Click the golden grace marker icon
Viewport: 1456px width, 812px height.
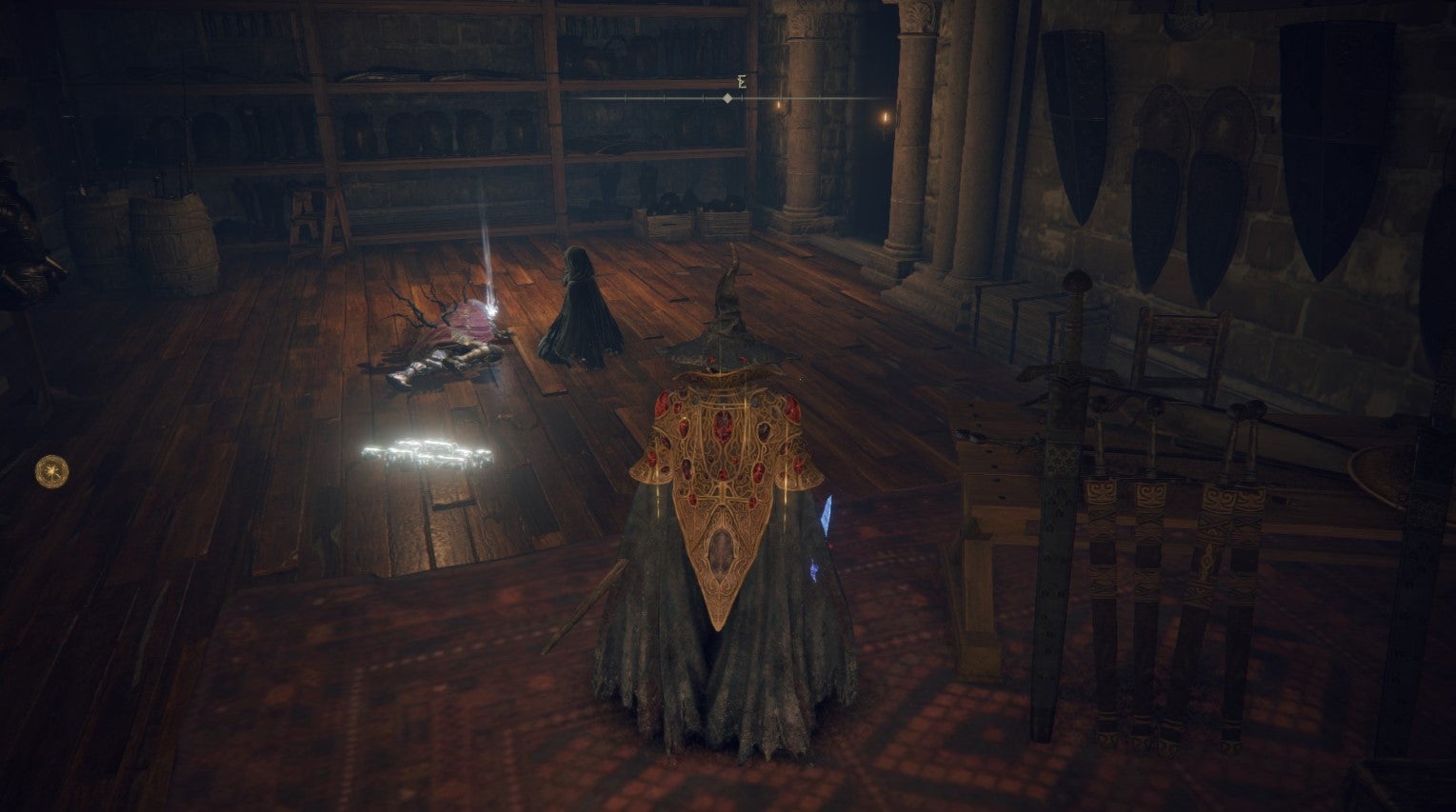[51, 471]
